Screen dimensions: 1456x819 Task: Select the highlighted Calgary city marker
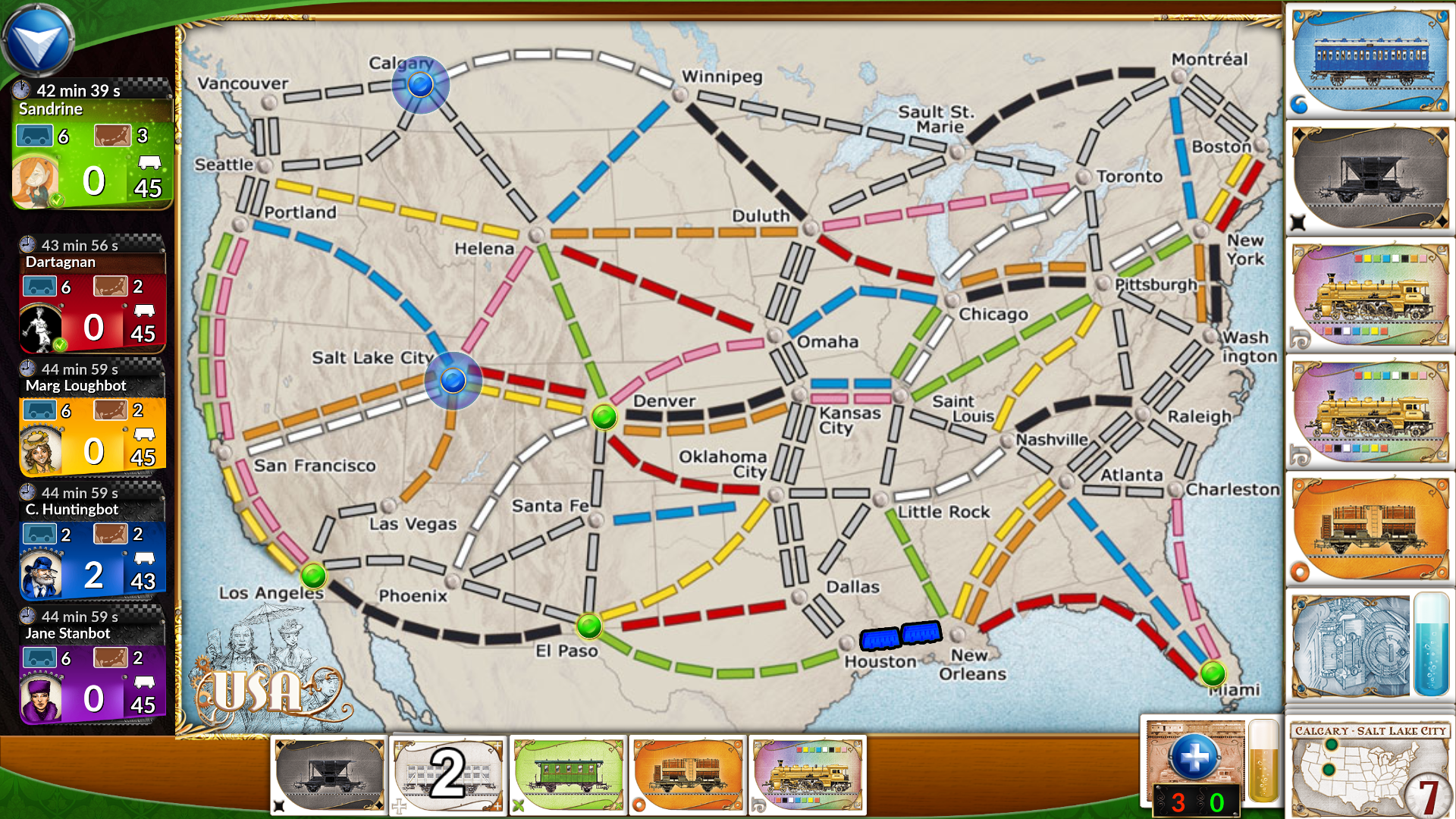[x=421, y=86]
